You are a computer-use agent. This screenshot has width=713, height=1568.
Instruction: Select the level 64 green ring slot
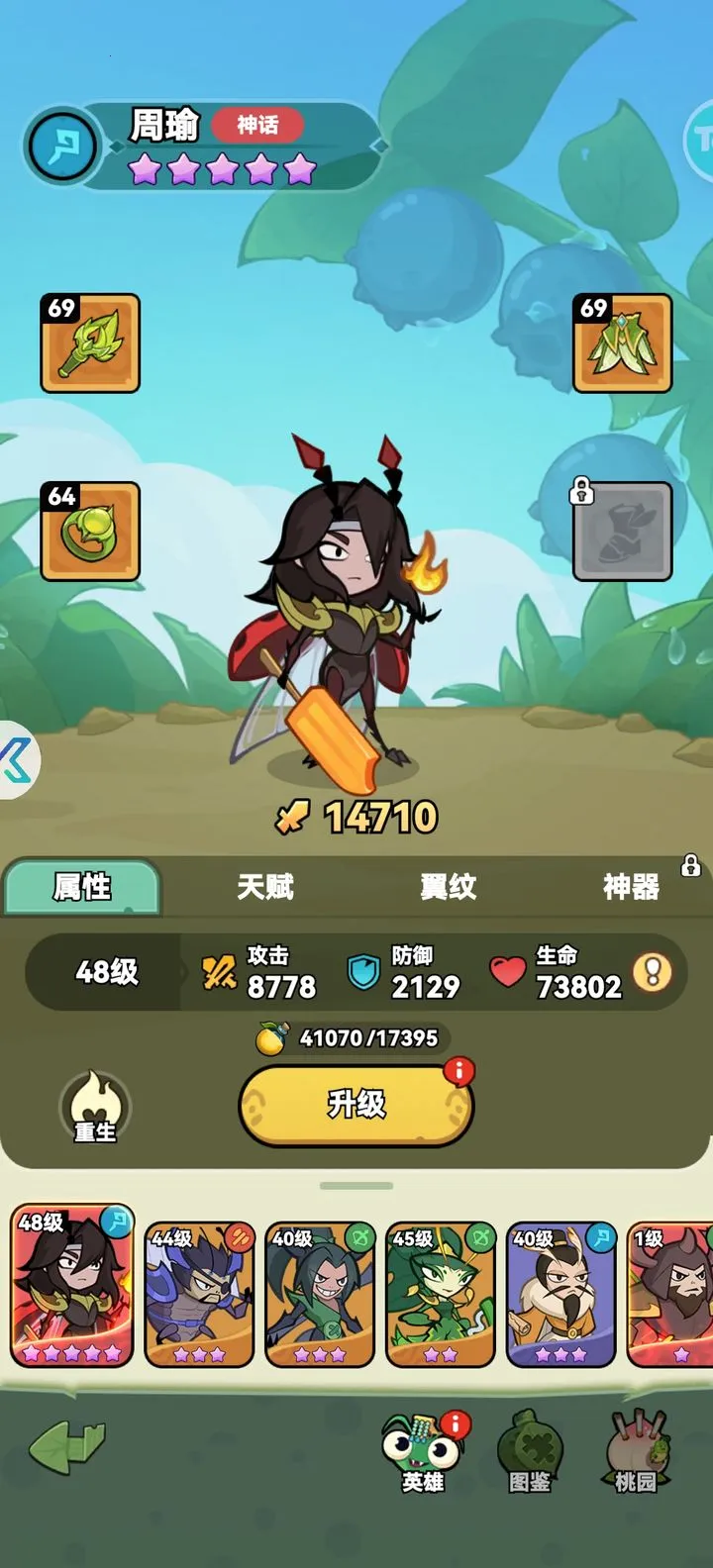click(90, 531)
